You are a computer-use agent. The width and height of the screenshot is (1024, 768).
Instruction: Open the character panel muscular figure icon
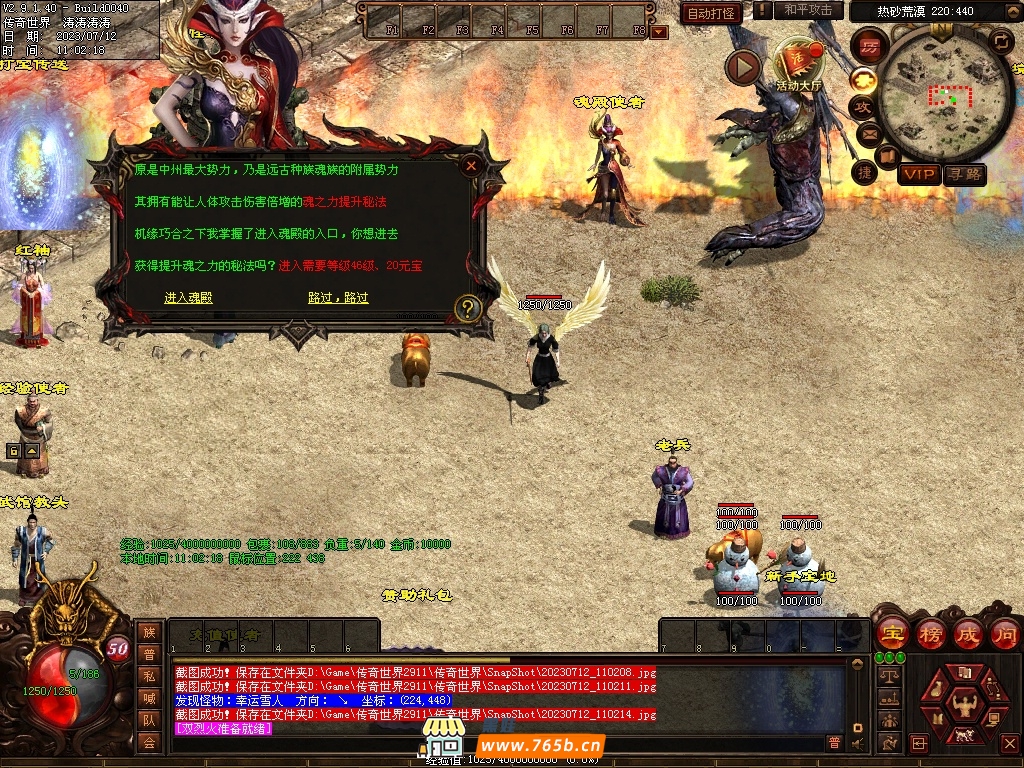coord(964,703)
